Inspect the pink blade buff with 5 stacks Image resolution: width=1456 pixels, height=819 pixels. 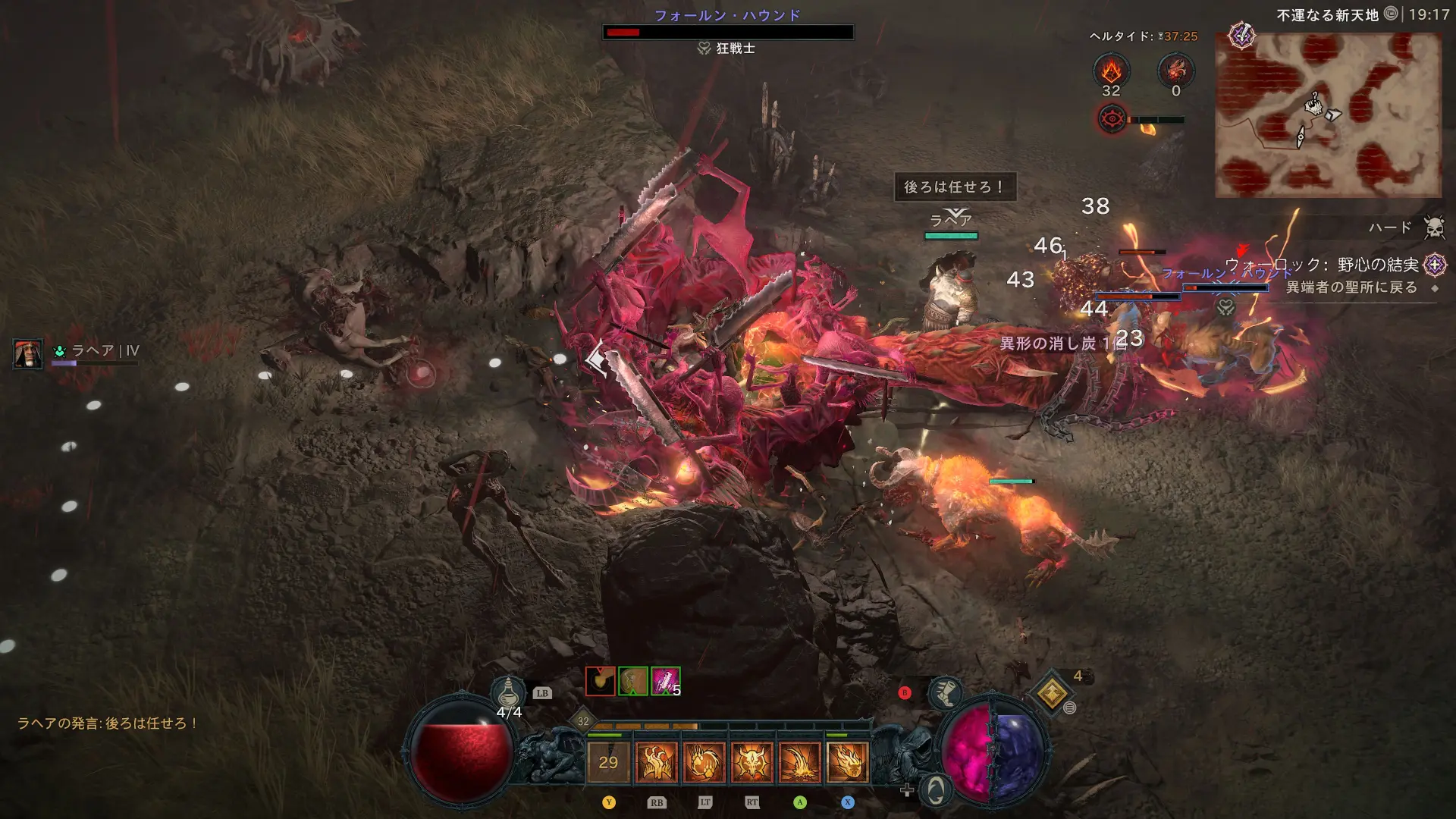[665, 681]
